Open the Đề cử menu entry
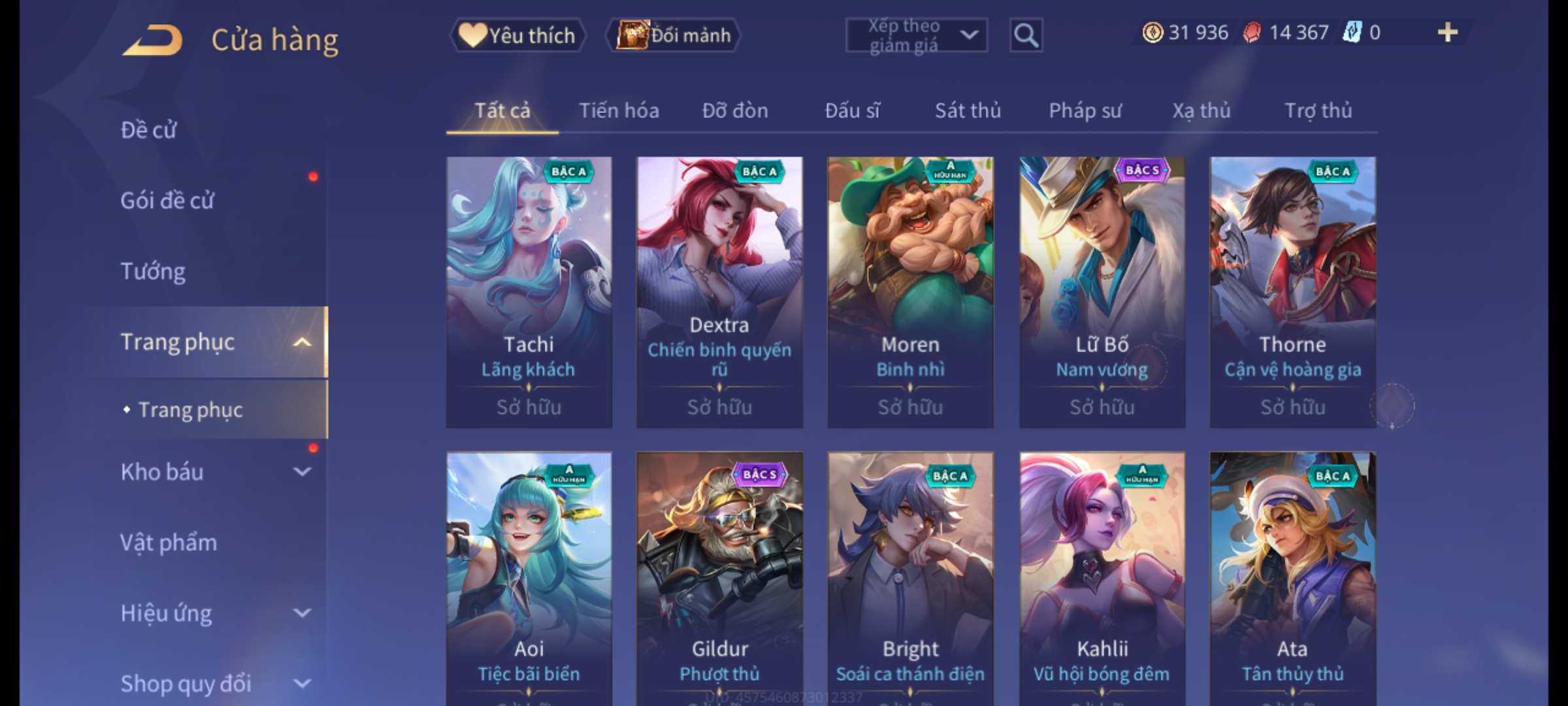1568x706 pixels. [148, 130]
